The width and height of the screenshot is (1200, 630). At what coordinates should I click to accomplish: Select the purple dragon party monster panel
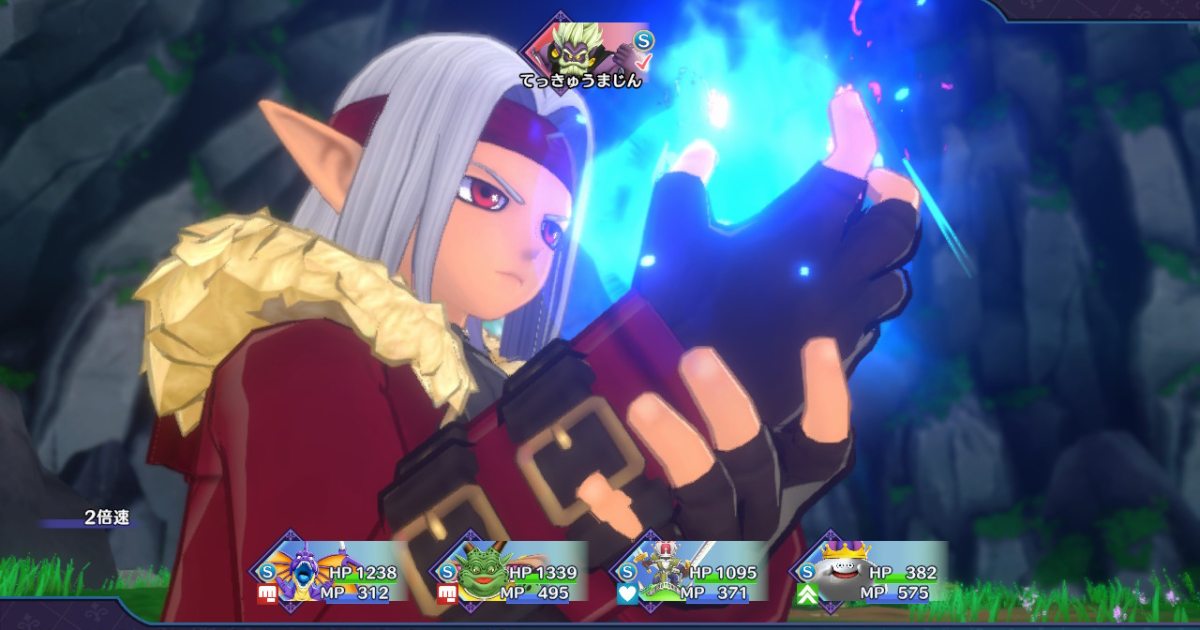pyautogui.click(x=331, y=573)
